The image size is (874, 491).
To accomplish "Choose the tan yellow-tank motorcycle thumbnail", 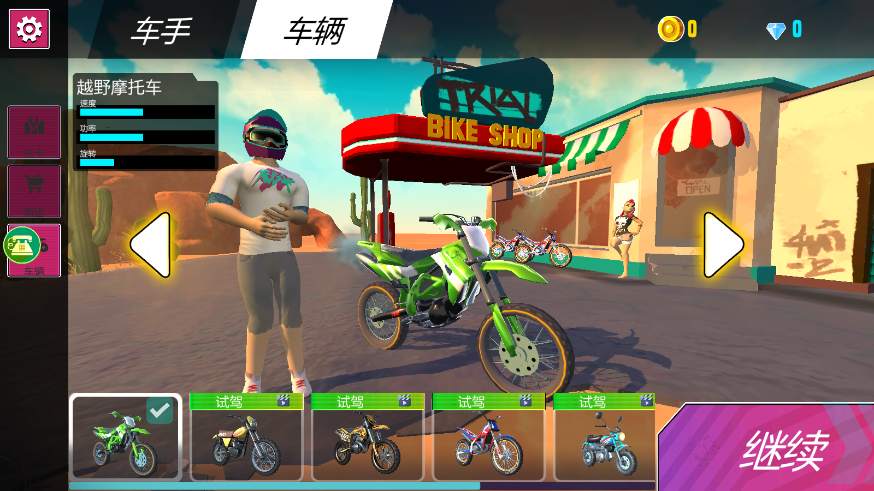I will coord(246,443).
